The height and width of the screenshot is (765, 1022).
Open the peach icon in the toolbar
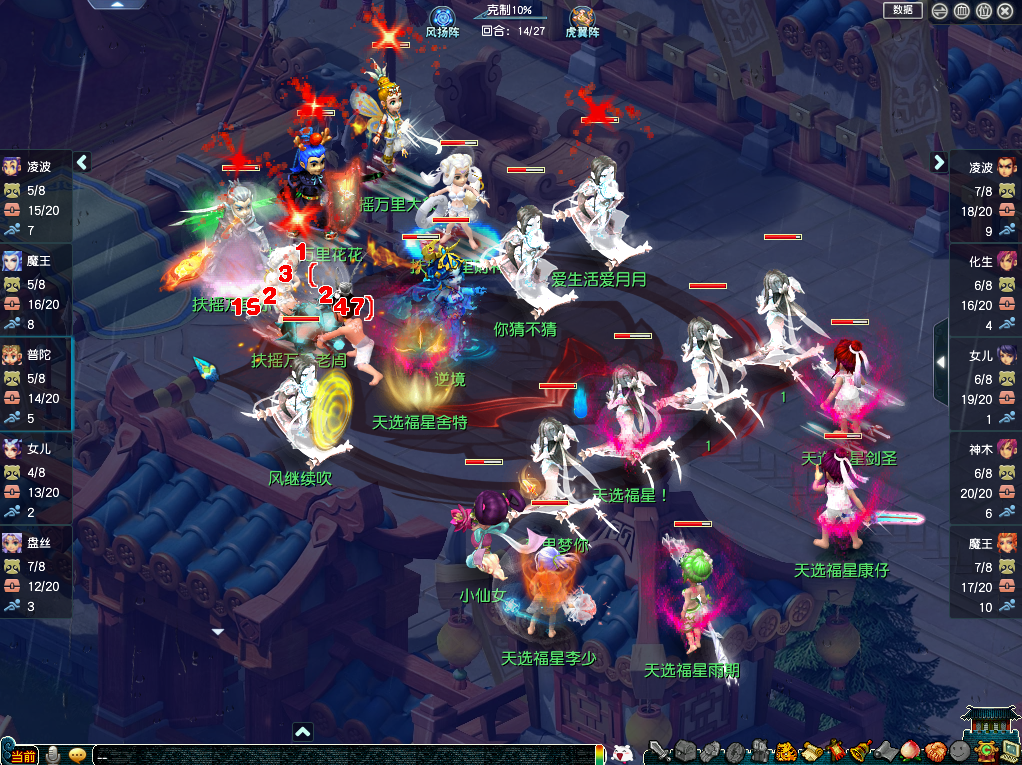point(910,751)
